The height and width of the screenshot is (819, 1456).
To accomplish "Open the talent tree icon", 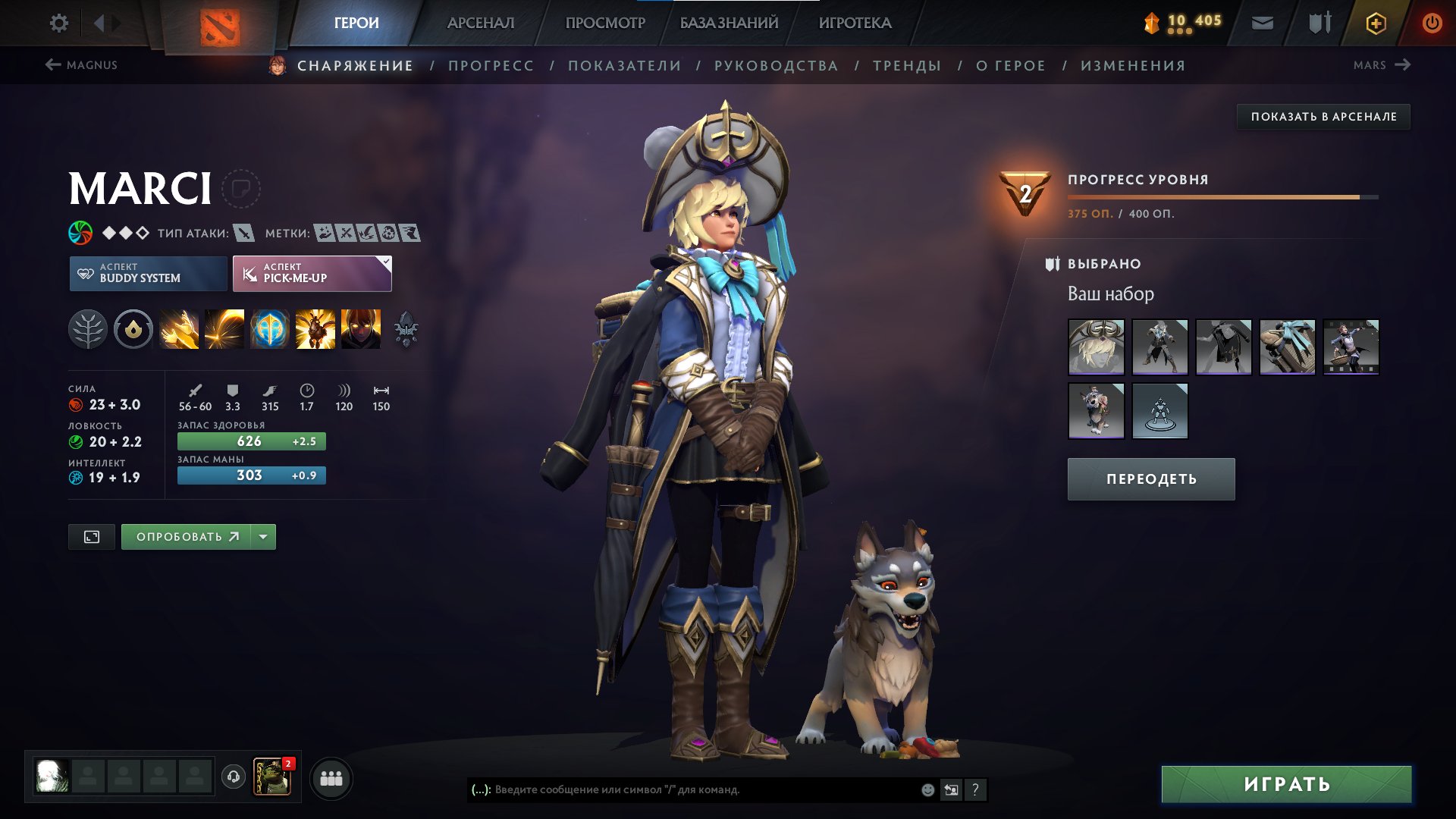I will [89, 328].
